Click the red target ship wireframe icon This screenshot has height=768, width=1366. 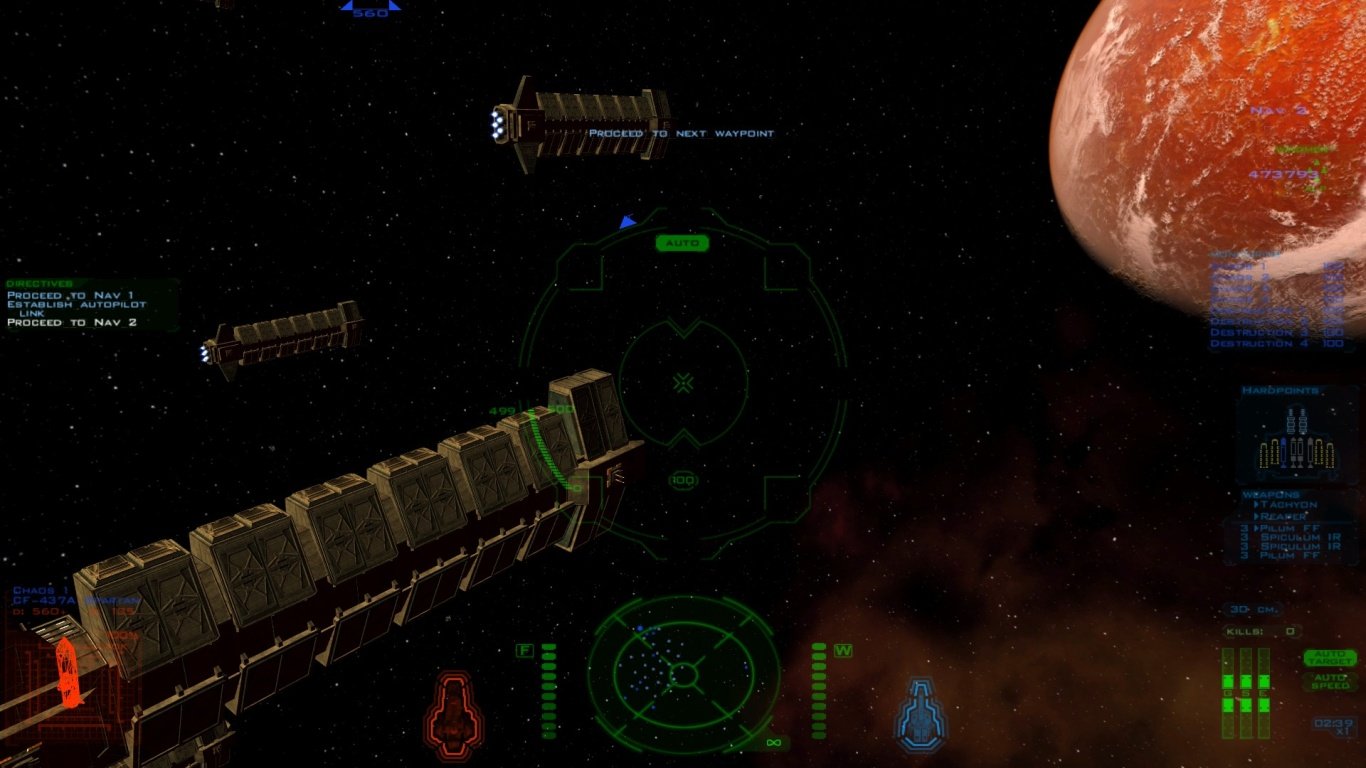point(454,714)
